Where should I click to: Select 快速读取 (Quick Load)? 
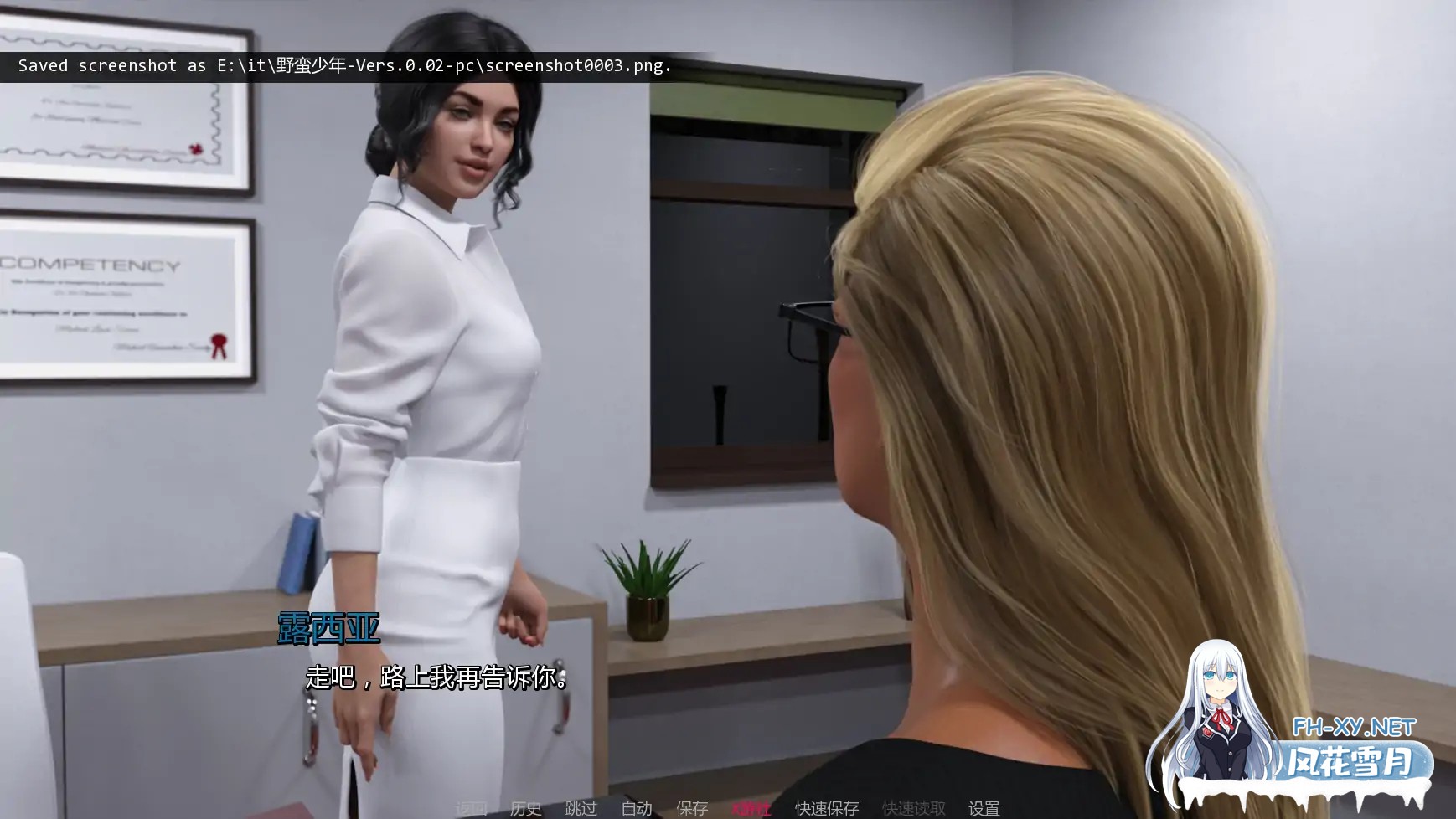click(914, 808)
